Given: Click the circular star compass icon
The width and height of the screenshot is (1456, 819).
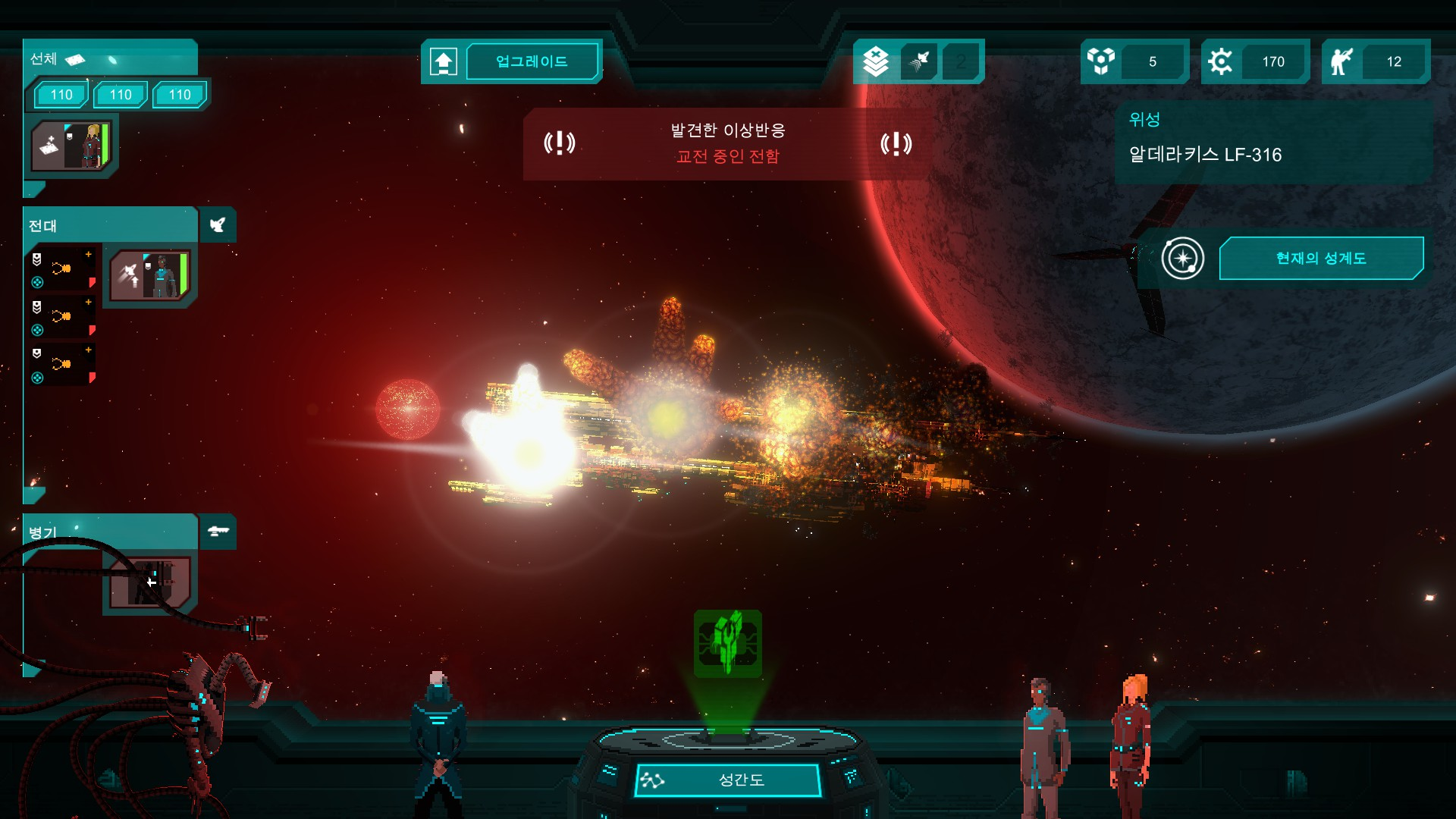Looking at the screenshot, I should pos(1182,259).
